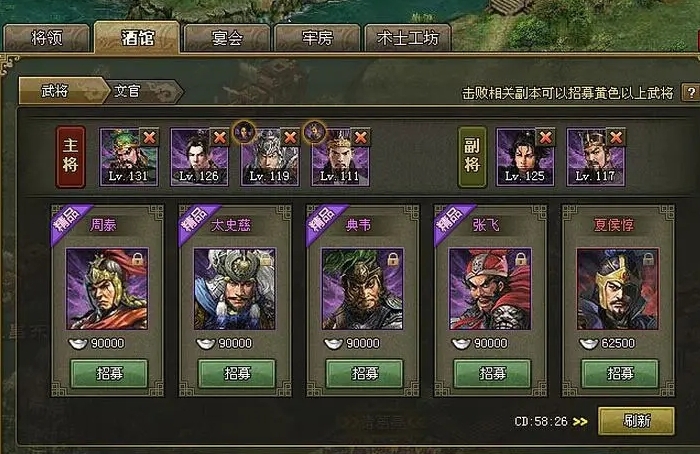Click the question mark help button
This screenshot has width=700, height=454.
point(689,92)
